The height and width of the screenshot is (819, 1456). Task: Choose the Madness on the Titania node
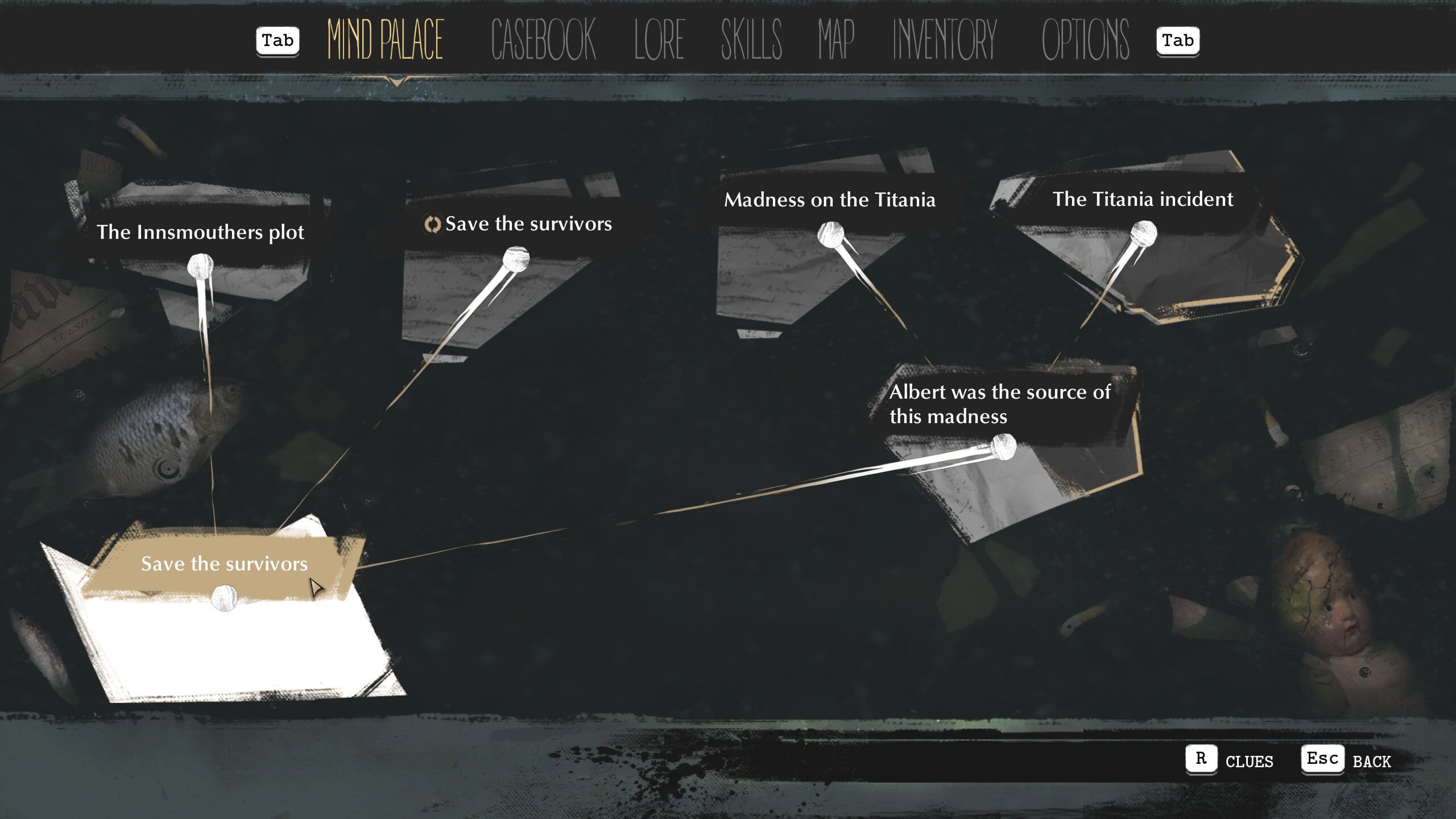coord(829,200)
